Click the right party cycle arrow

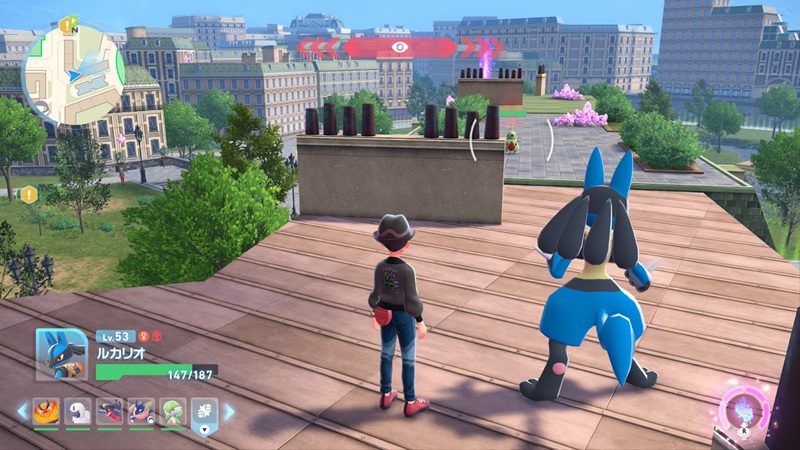click(229, 411)
